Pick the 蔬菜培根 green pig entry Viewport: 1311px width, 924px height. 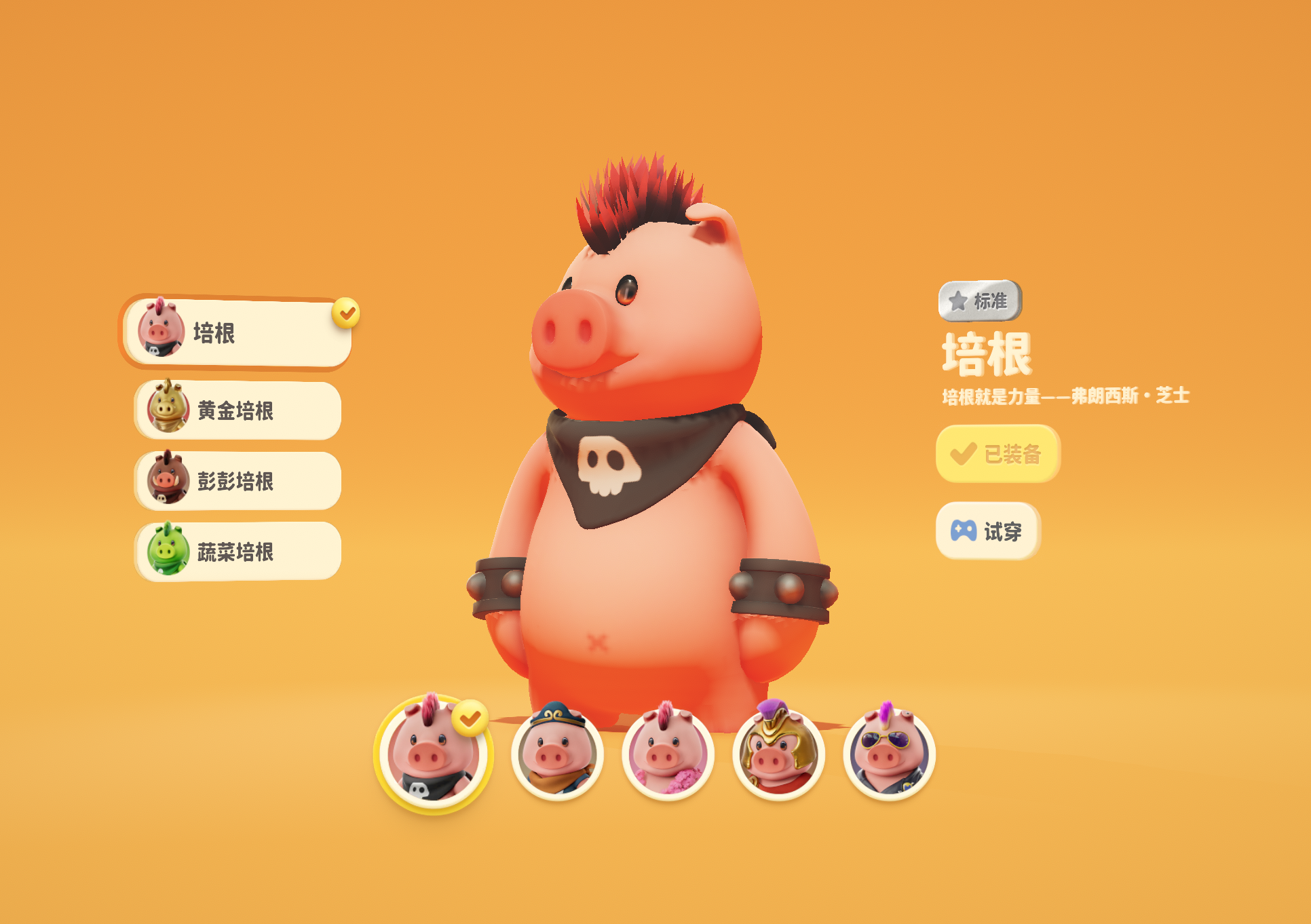237,552
